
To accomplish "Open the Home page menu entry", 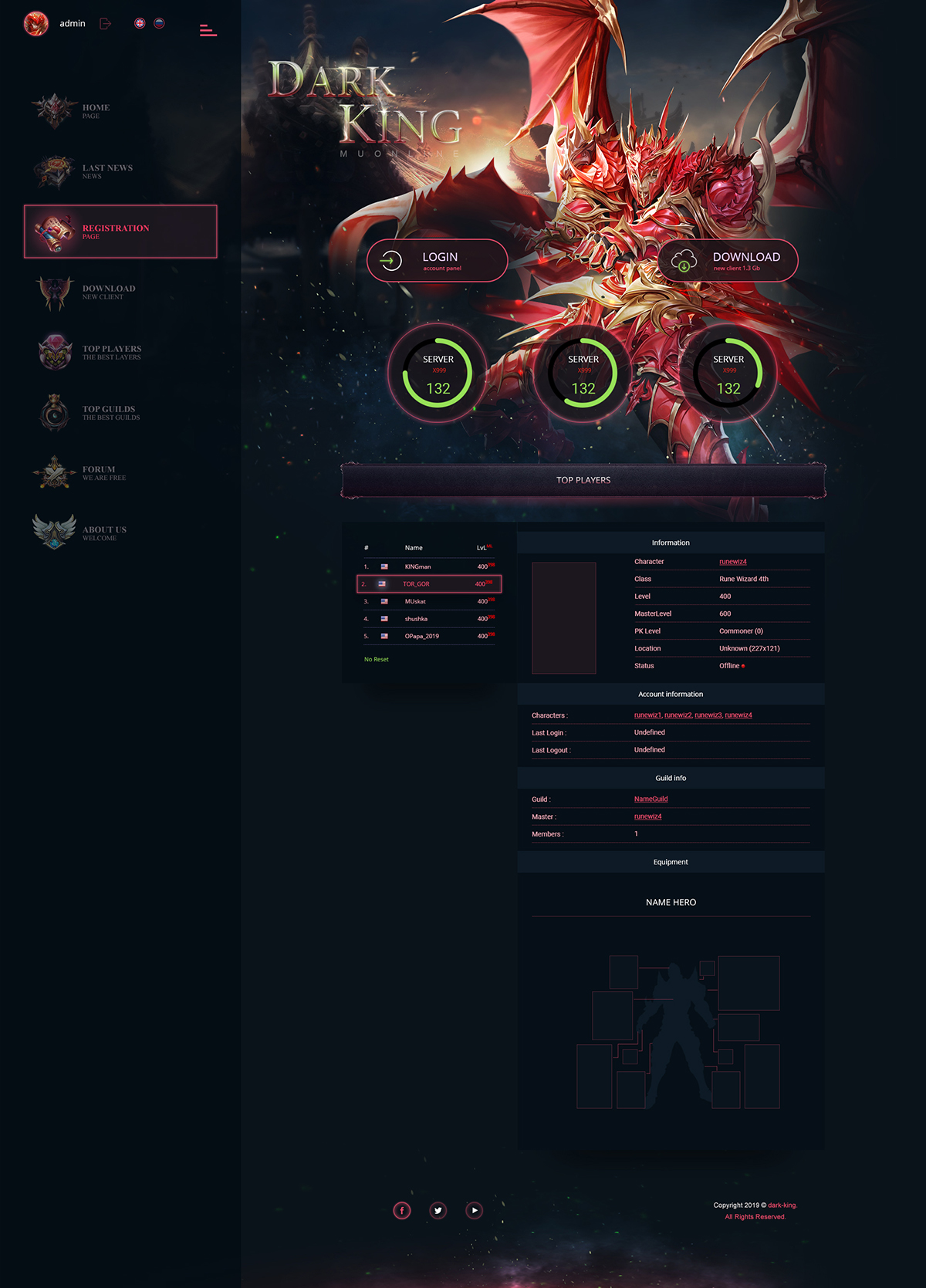I will click(x=95, y=110).
